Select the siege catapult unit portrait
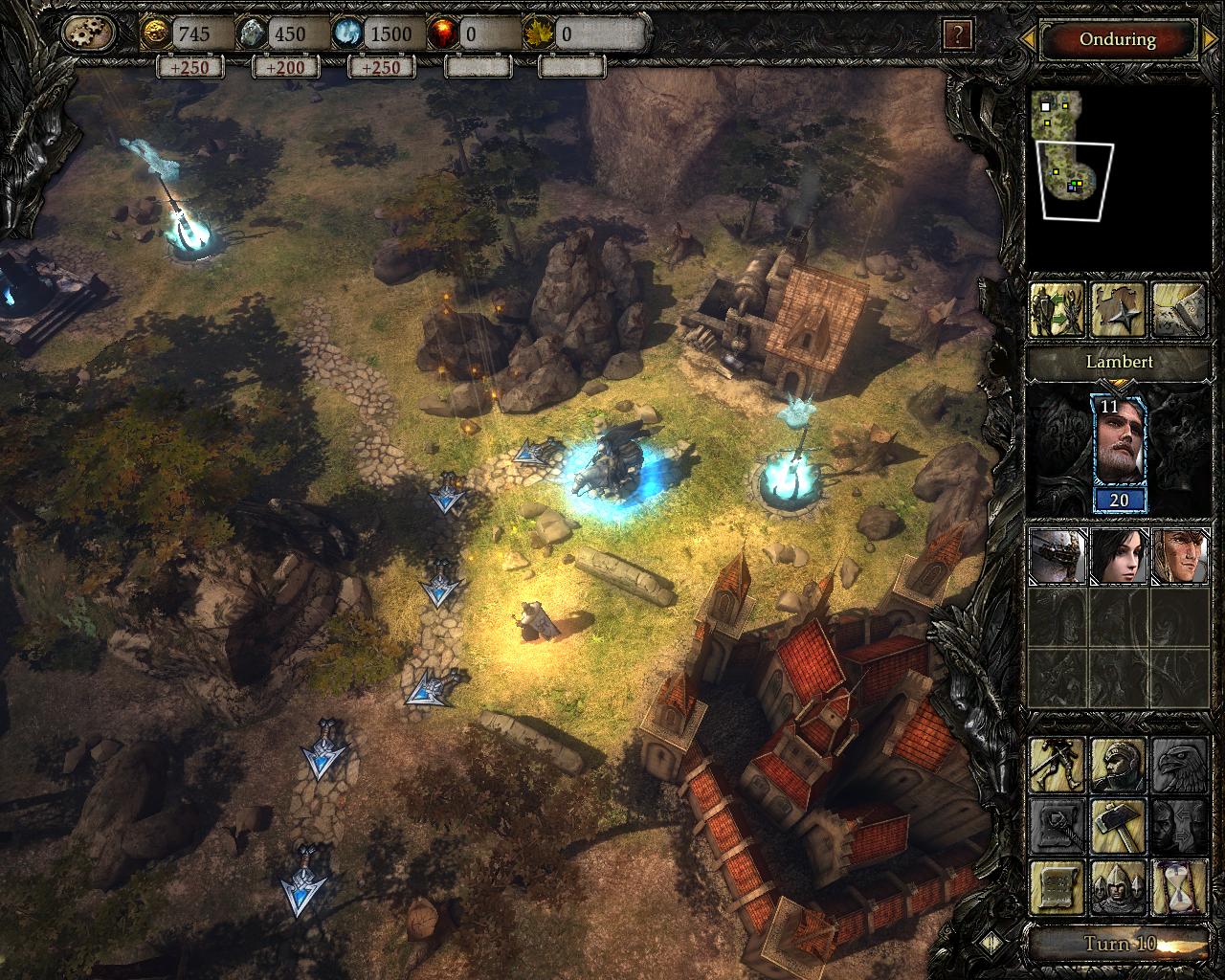 1057,556
